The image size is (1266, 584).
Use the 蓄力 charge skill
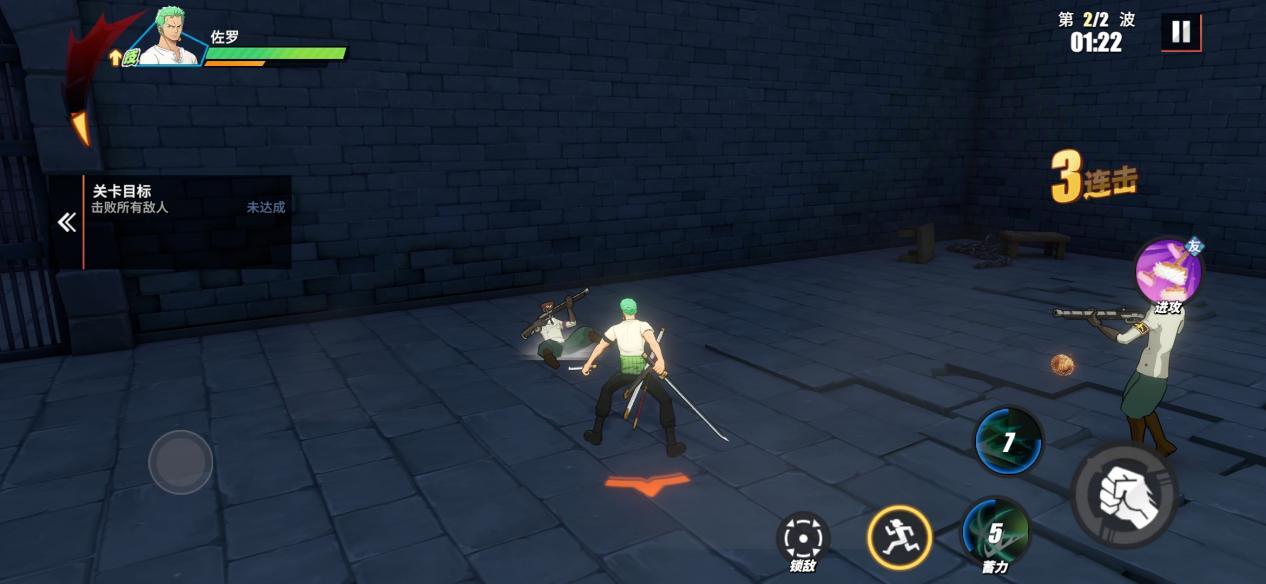pyautogui.click(x=996, y=532)
